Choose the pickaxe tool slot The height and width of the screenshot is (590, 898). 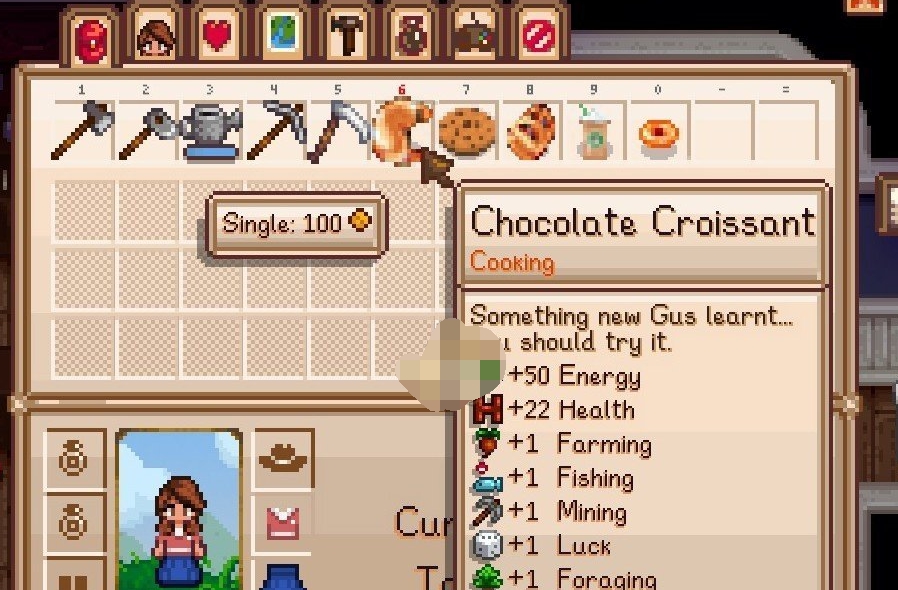click(274, 132)
